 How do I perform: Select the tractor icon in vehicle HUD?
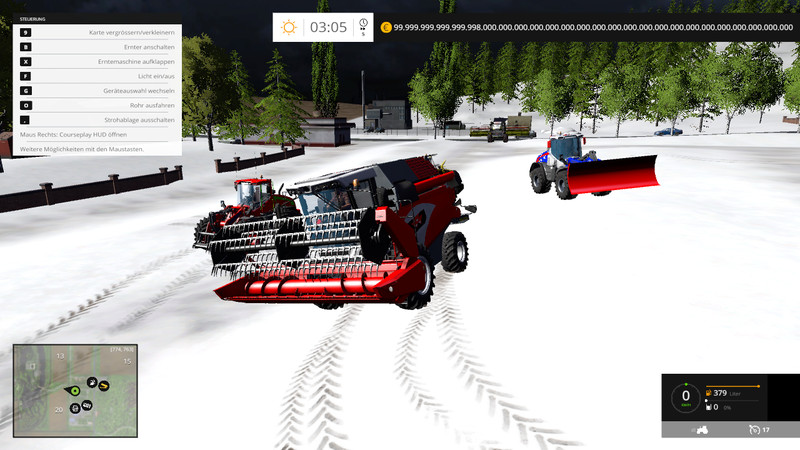coord(702,429)
